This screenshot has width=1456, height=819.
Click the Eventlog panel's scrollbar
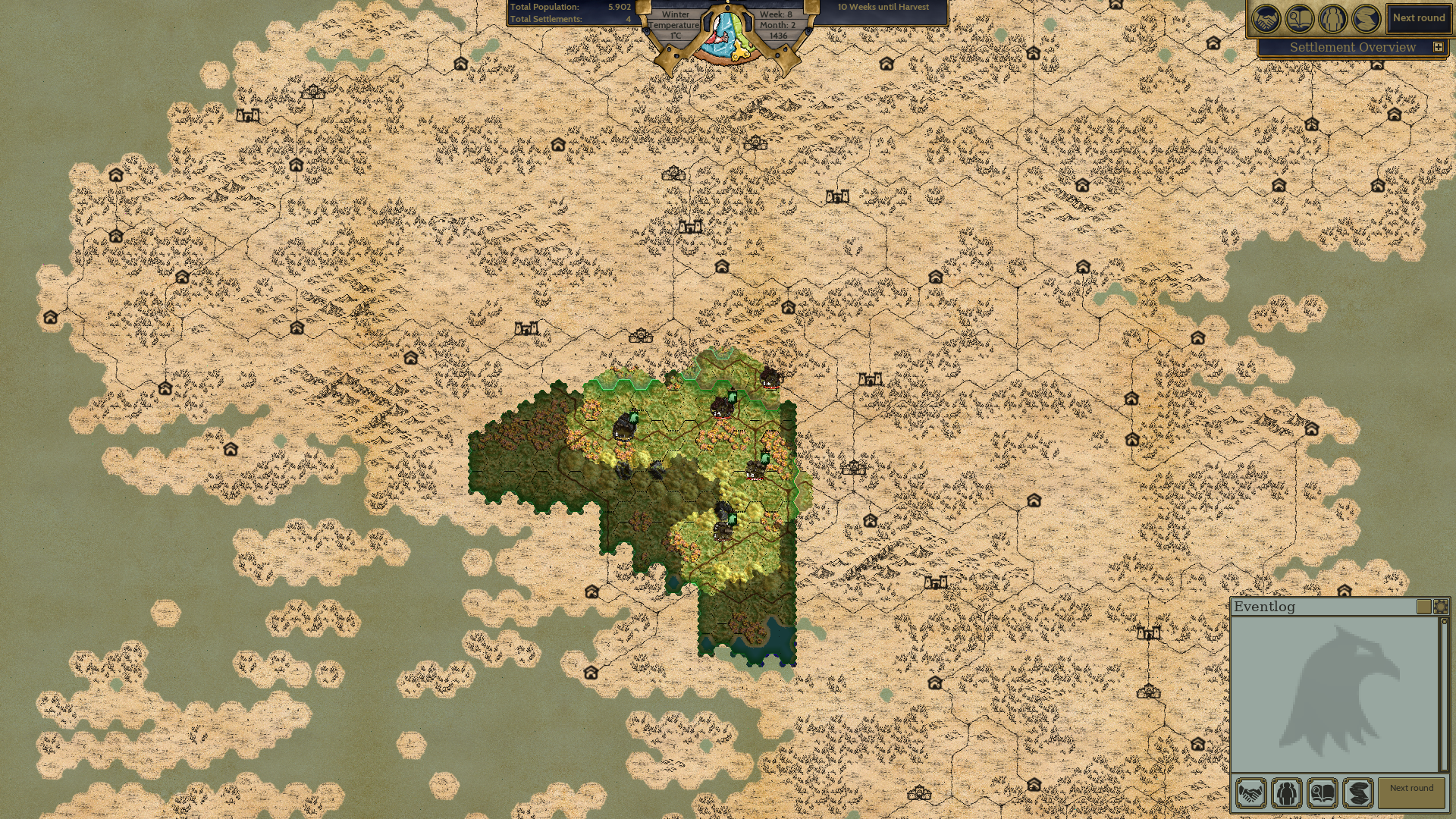pos(1444,694)
